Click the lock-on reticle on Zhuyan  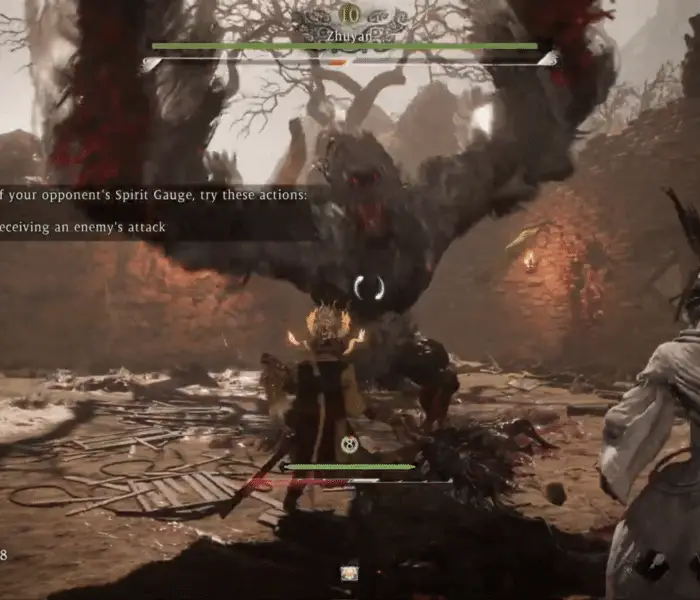coord(369,288)
